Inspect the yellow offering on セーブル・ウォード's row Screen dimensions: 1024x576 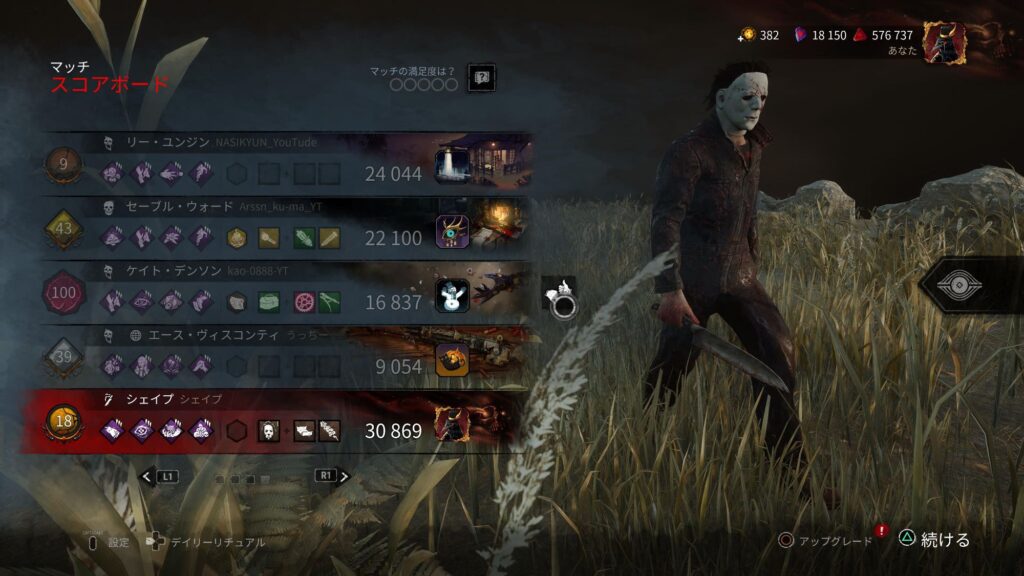(236, 237)
